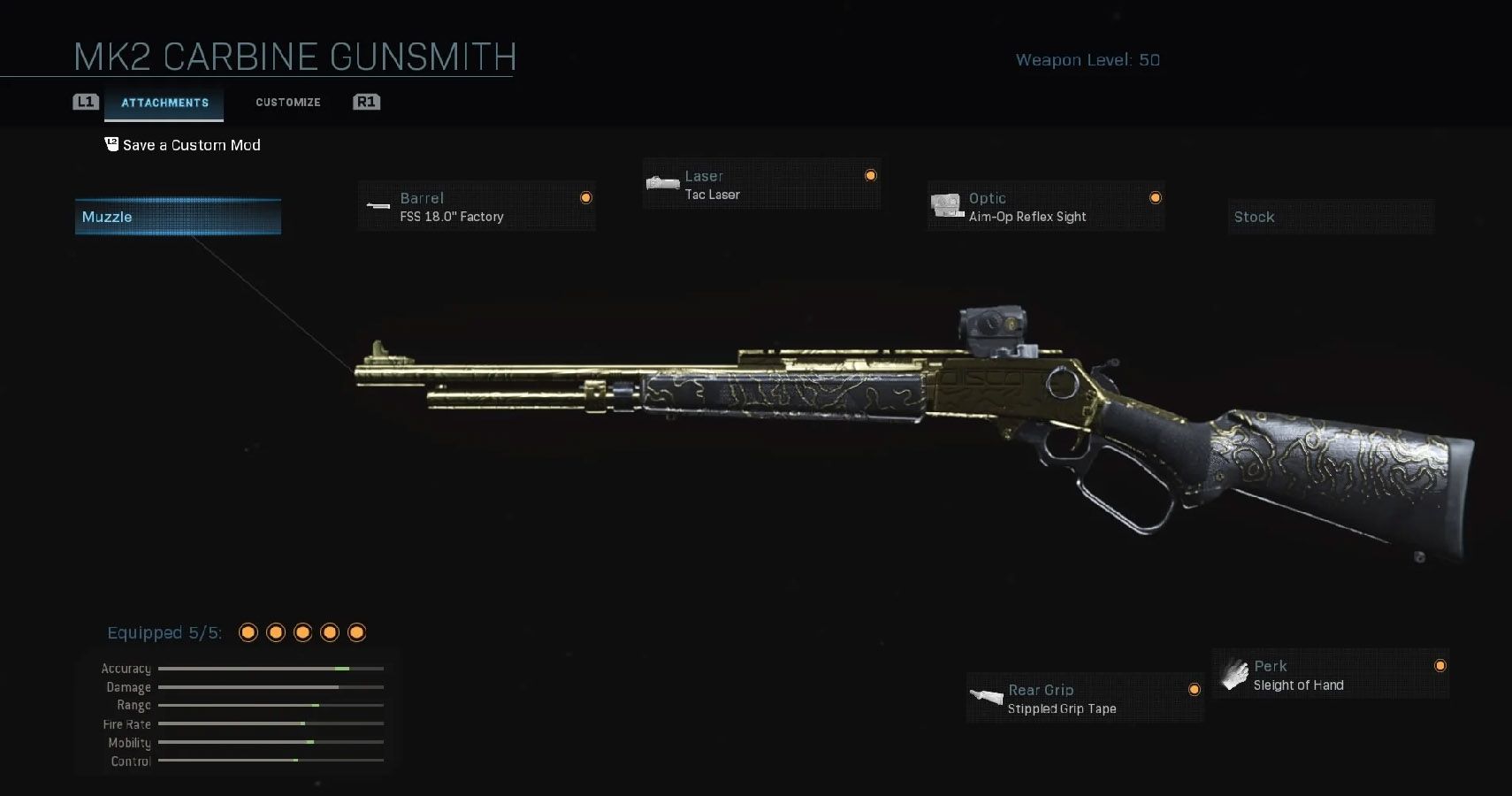Click the Aim-Op Reflex Sight optic icon

click(947, 206)
